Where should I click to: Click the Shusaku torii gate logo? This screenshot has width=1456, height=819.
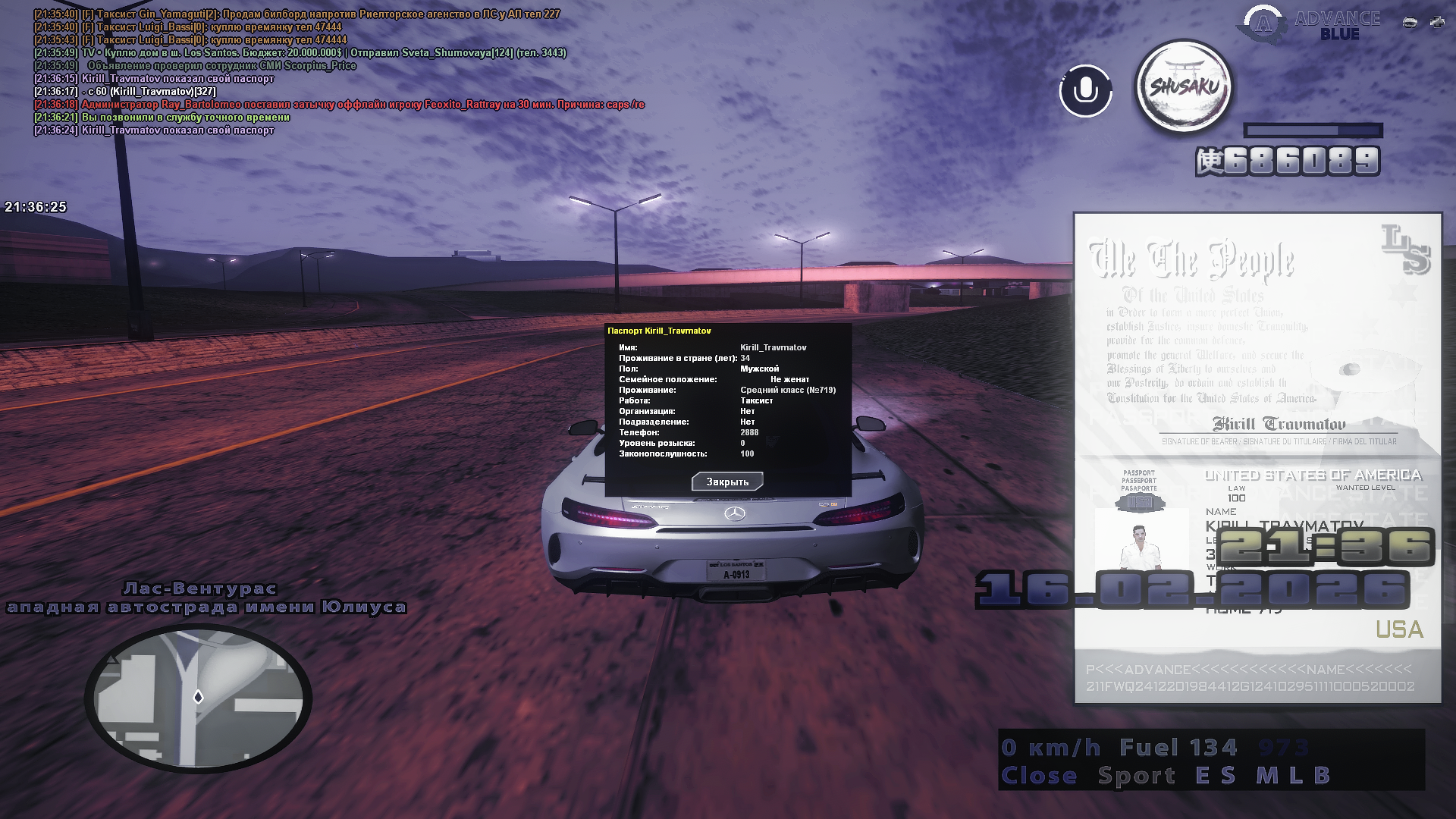(1183, 86)
